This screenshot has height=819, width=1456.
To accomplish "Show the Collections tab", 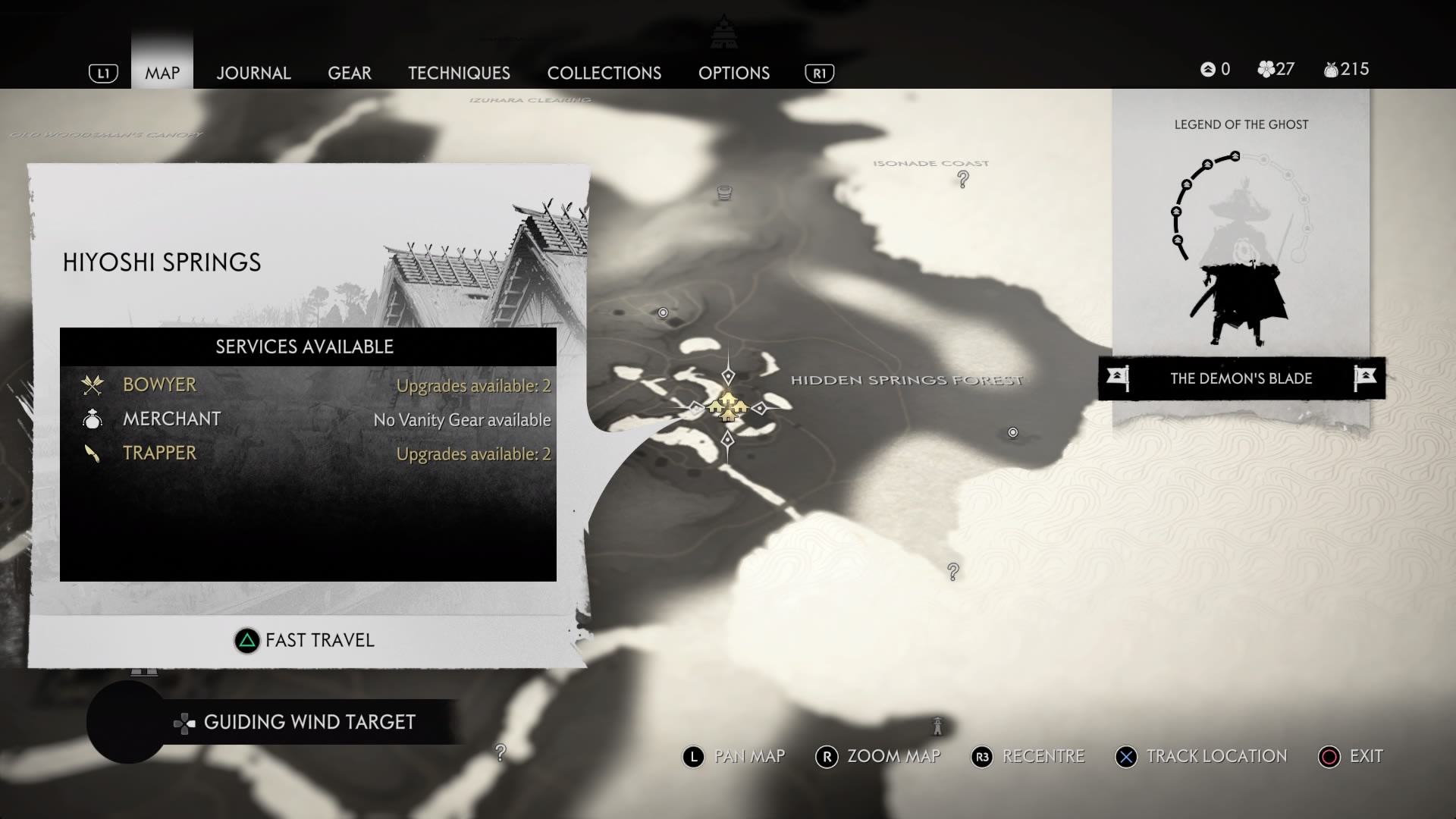I will (604, 73).
